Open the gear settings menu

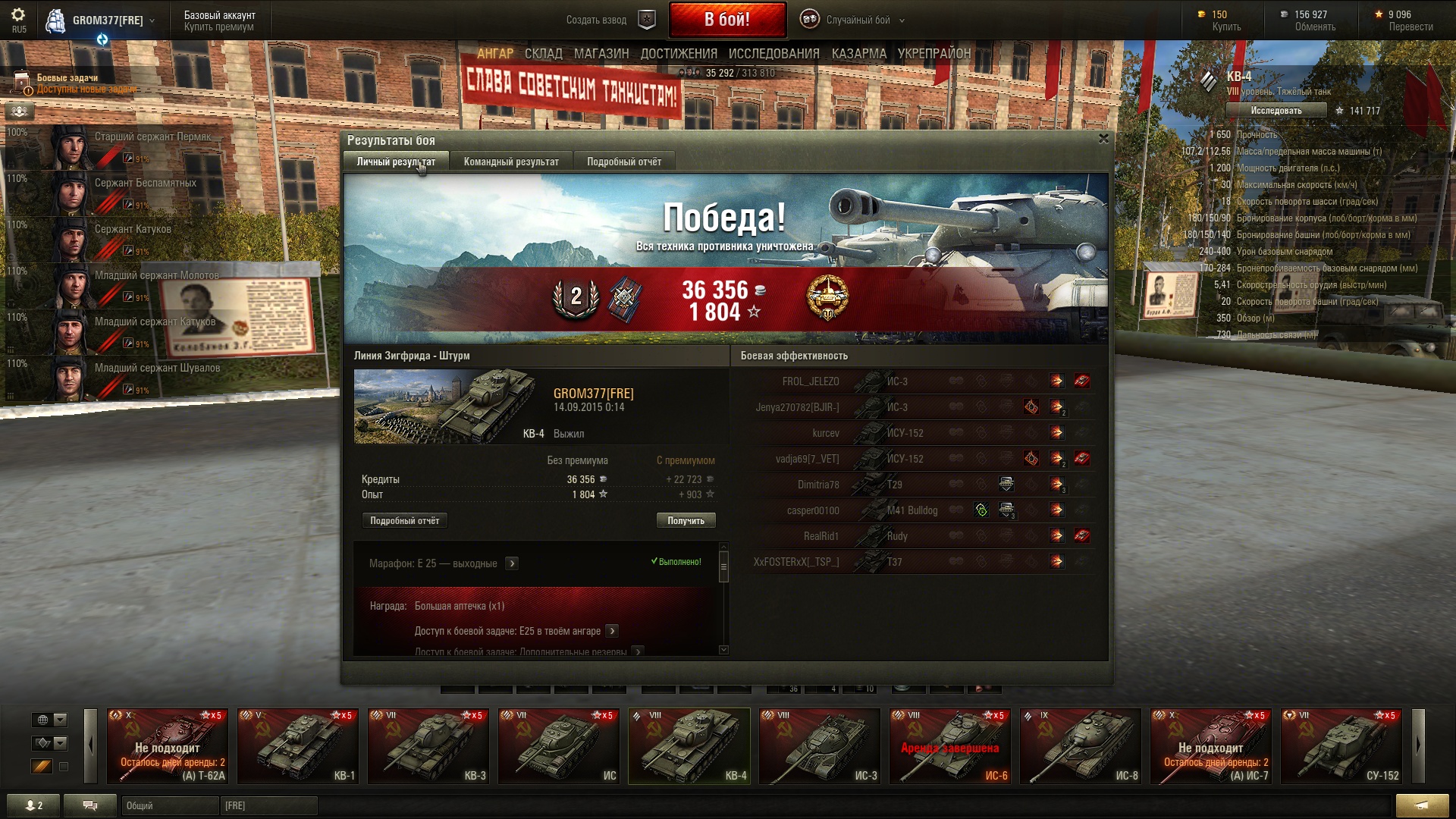pos(18,15)
